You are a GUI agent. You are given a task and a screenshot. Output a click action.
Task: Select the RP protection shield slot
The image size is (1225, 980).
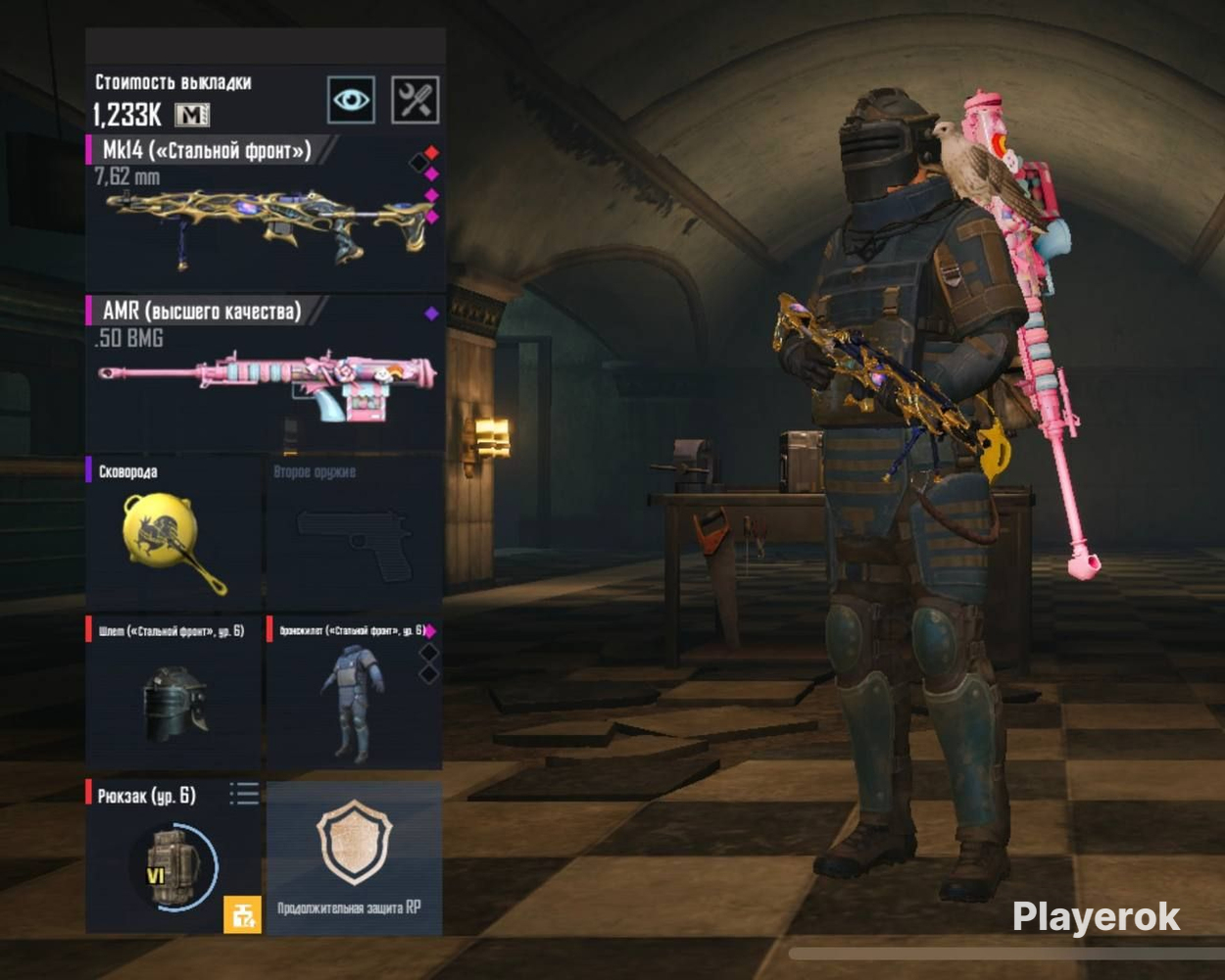click(x=354, y=853)
